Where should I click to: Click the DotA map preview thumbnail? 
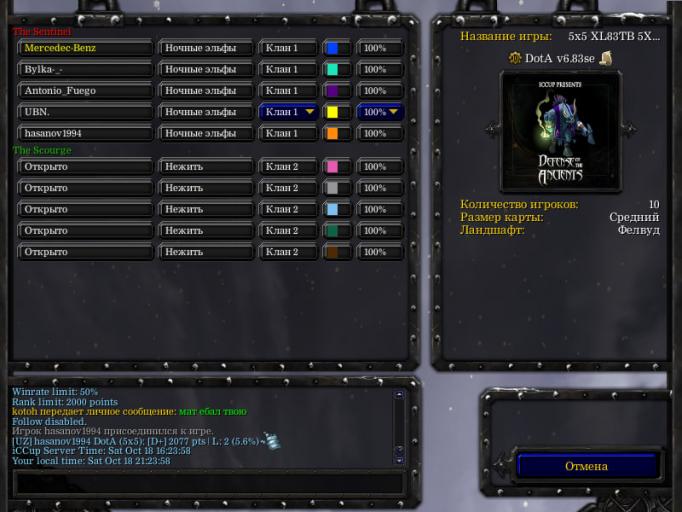pyautogui.click(x=560, y=130)
